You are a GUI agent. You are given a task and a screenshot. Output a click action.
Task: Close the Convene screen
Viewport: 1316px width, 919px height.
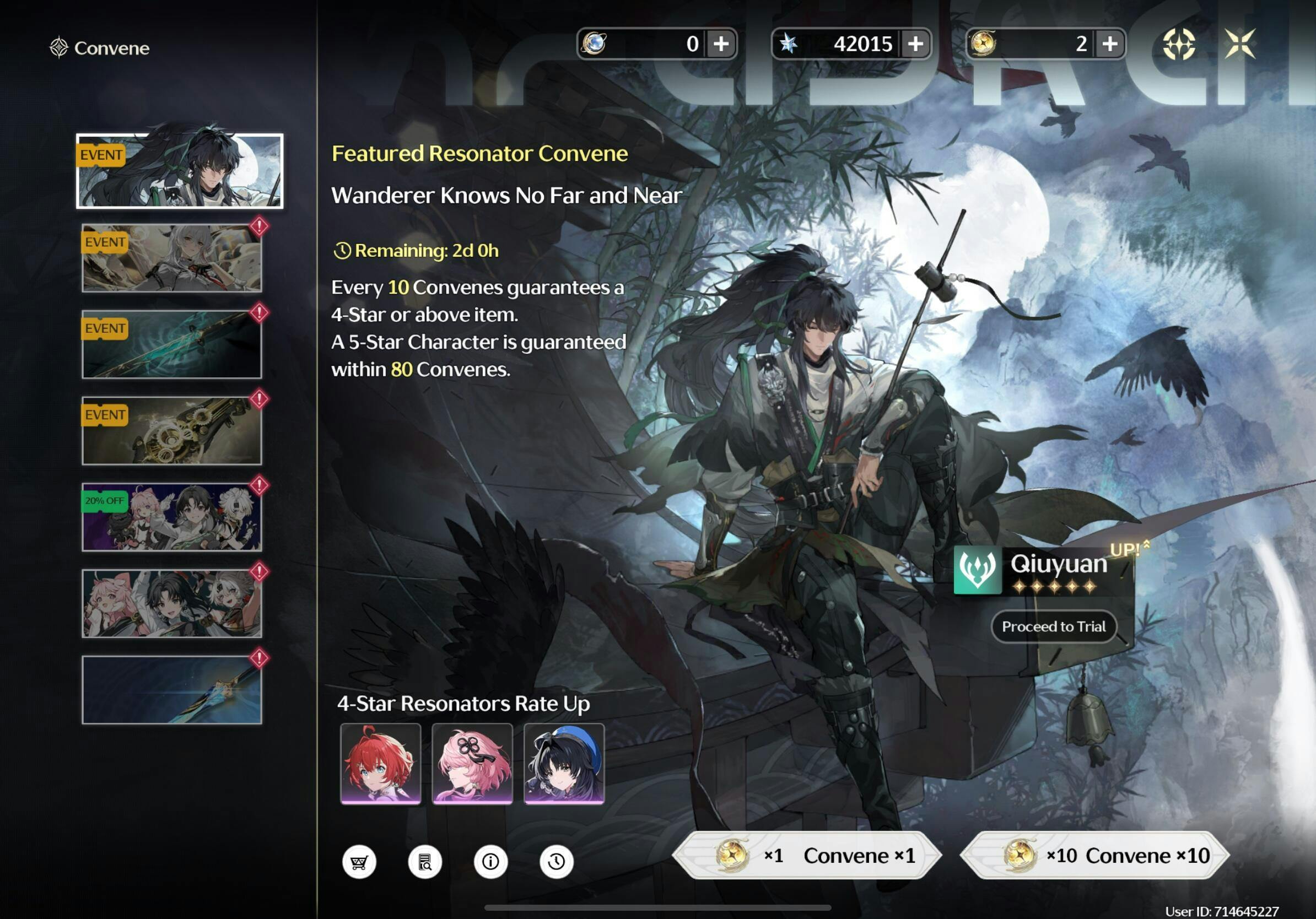coord(1239,44)
